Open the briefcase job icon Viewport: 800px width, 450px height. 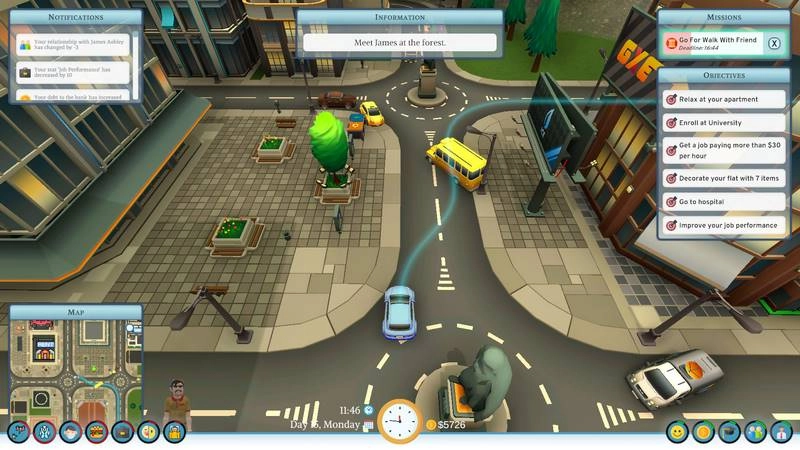click(x=123, y=433)
